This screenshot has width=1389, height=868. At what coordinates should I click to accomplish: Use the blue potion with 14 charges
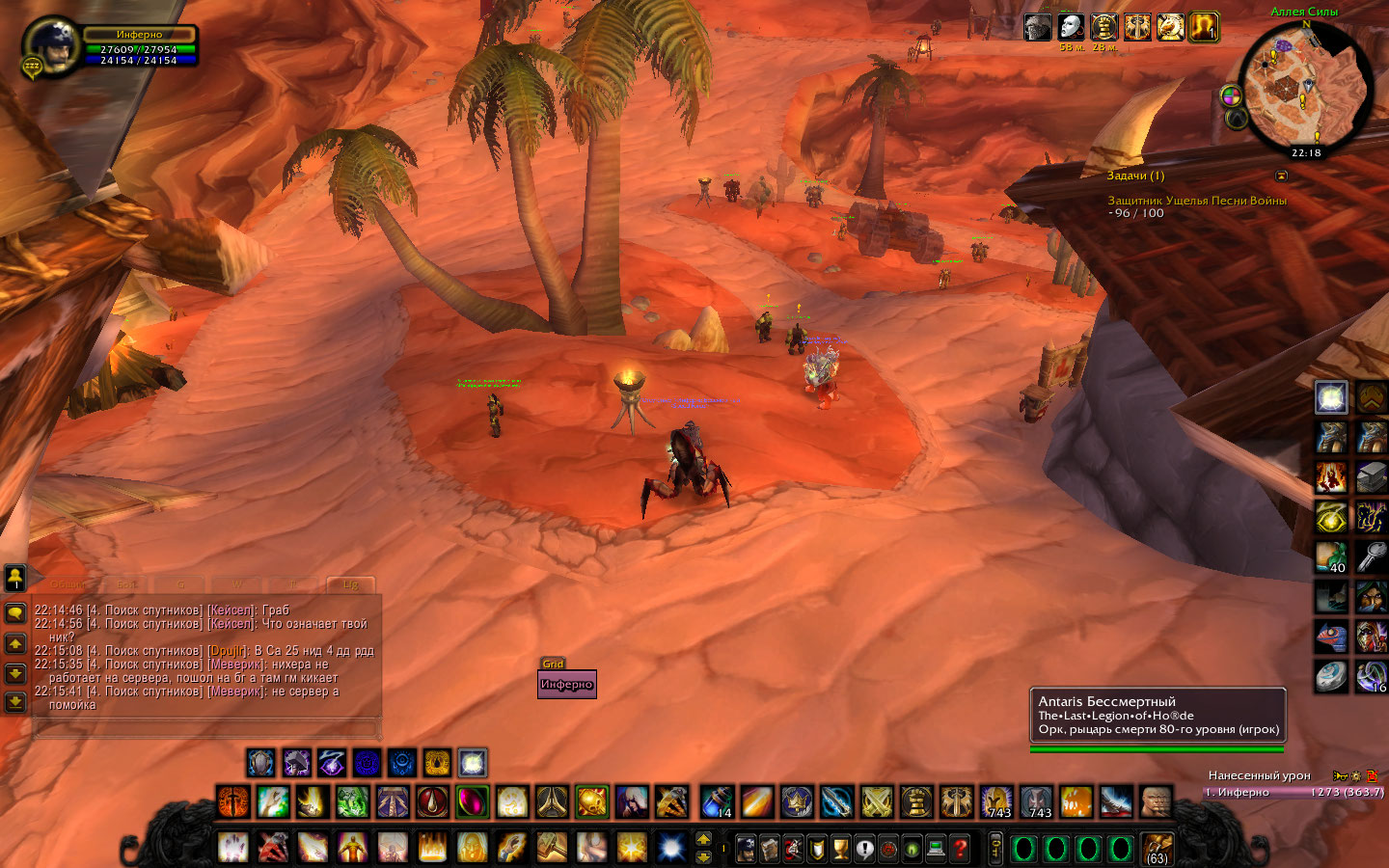[x=716, y=800]
